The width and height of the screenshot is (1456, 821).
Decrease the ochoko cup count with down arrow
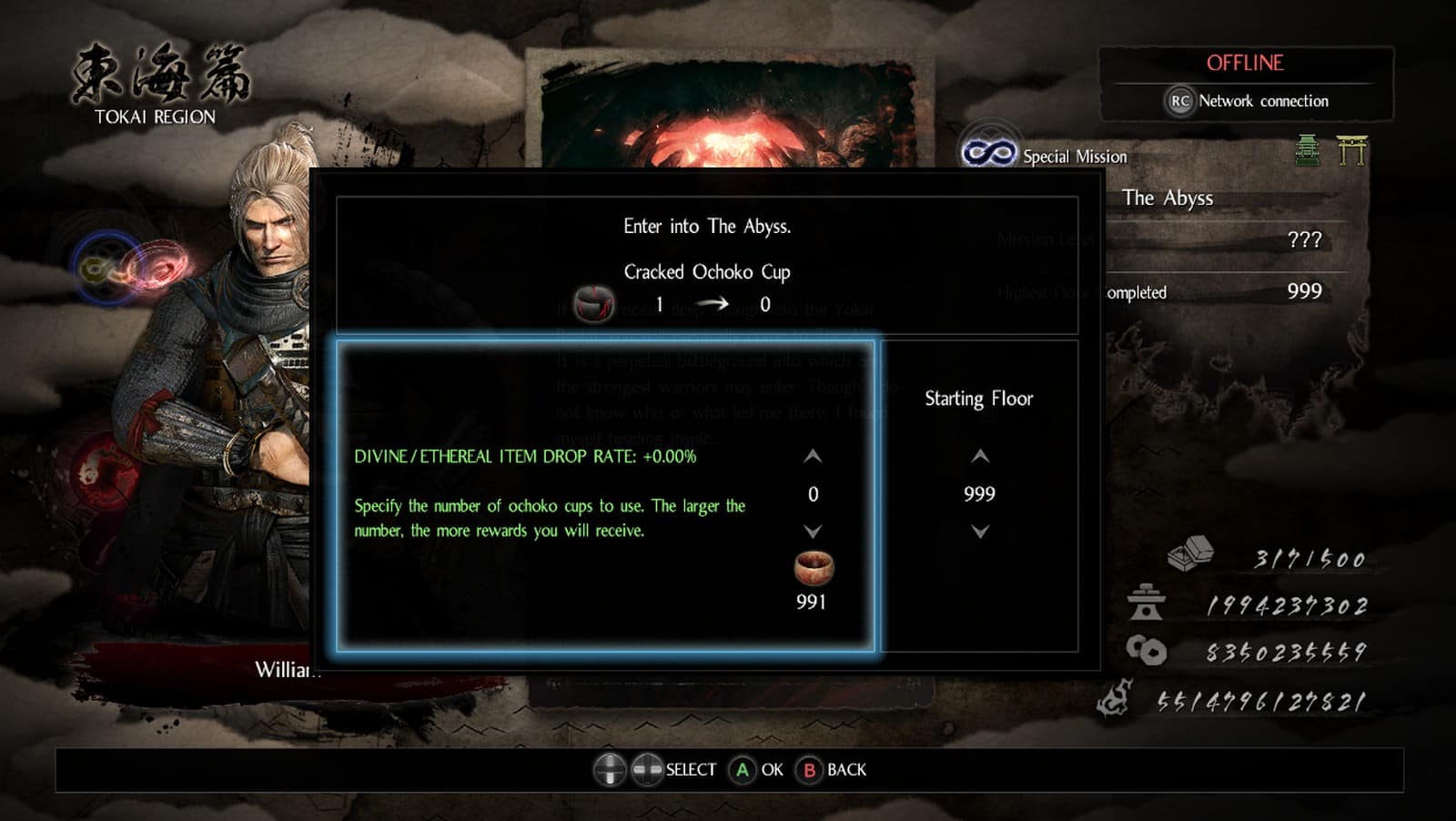813,531
